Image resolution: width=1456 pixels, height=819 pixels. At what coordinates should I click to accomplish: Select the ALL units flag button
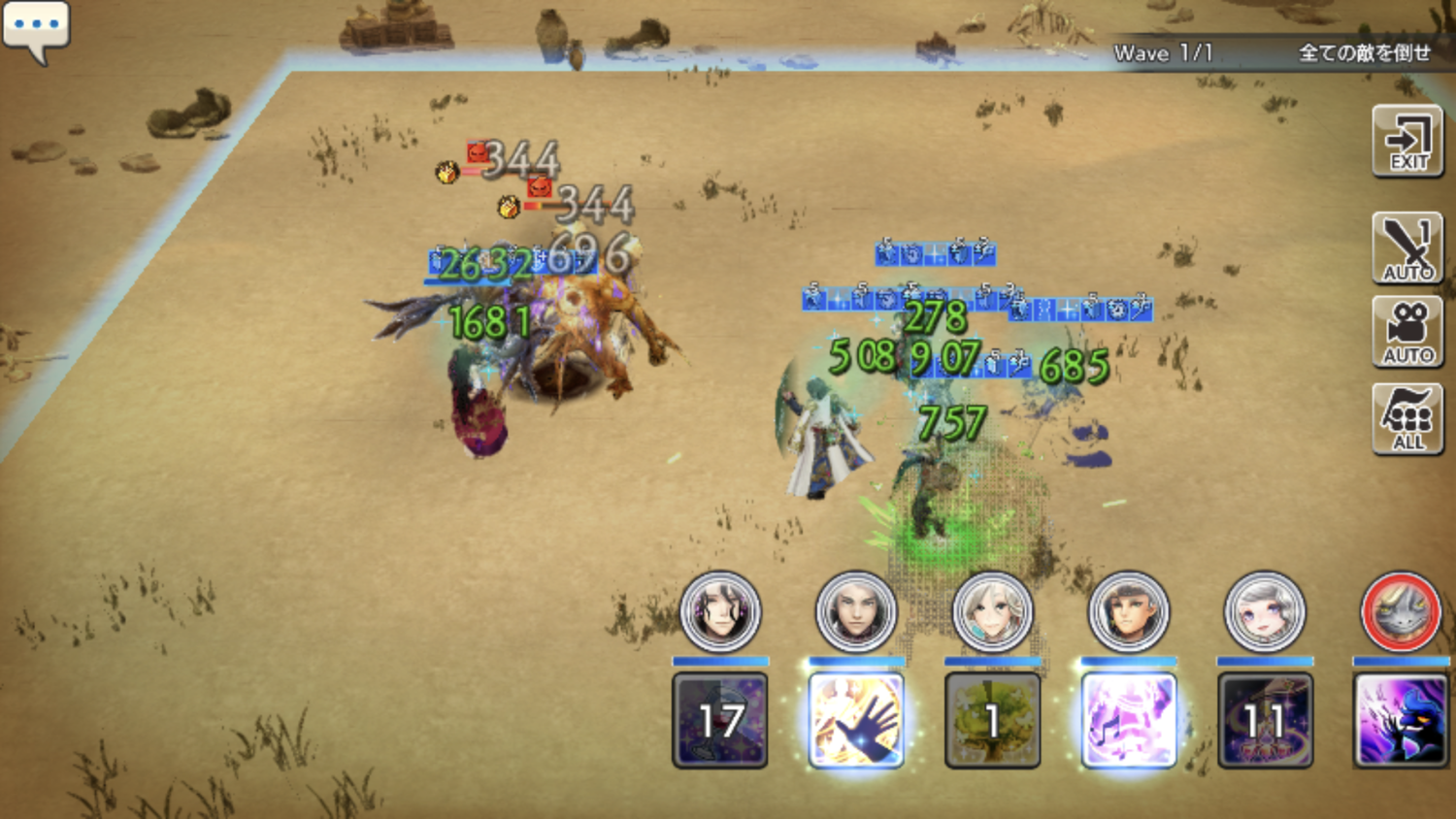coord(1407,418)
